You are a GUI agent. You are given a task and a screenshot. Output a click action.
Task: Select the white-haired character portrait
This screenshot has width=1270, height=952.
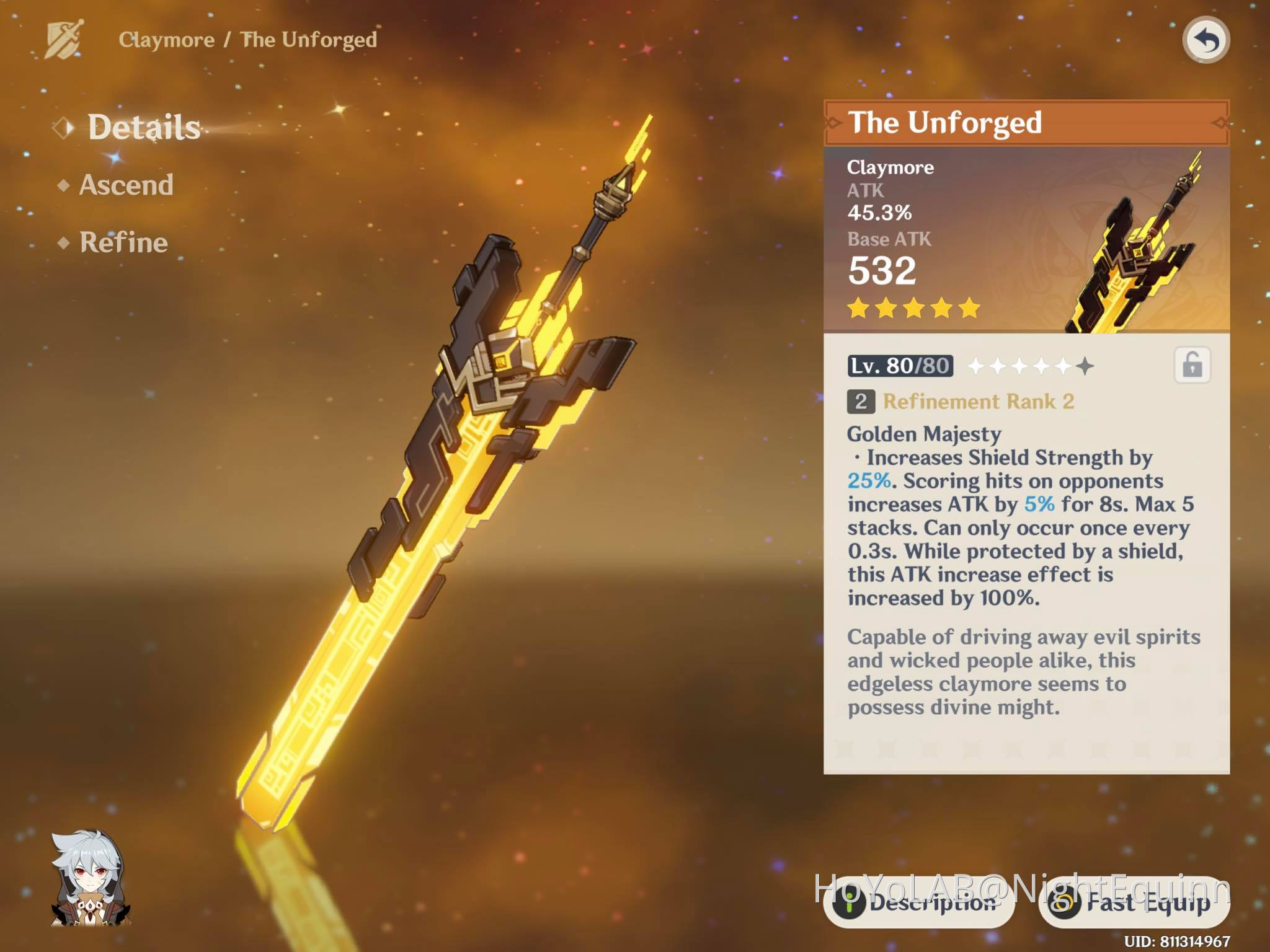tap(91, 879)
